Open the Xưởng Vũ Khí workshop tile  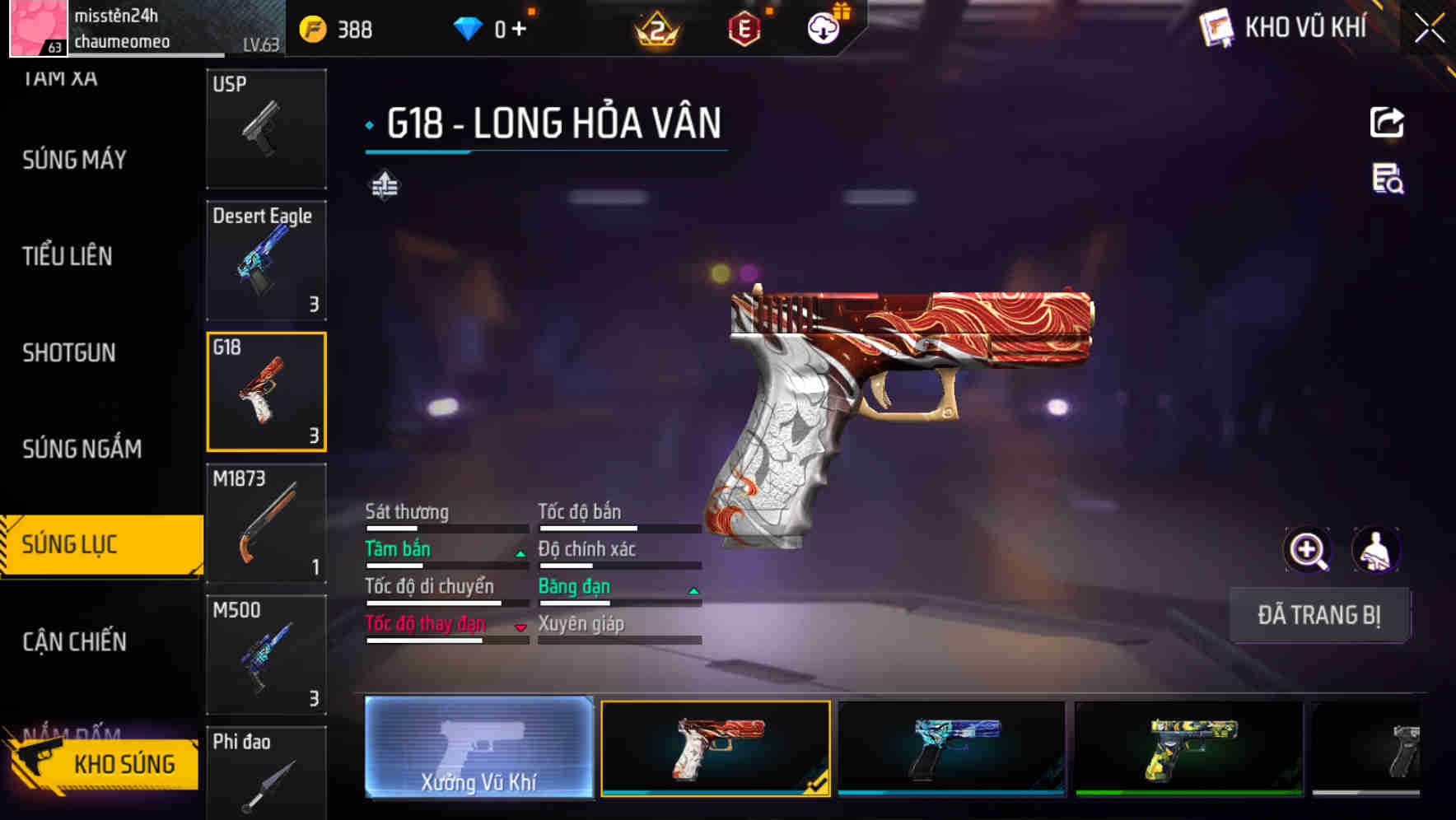pos(478,748)
